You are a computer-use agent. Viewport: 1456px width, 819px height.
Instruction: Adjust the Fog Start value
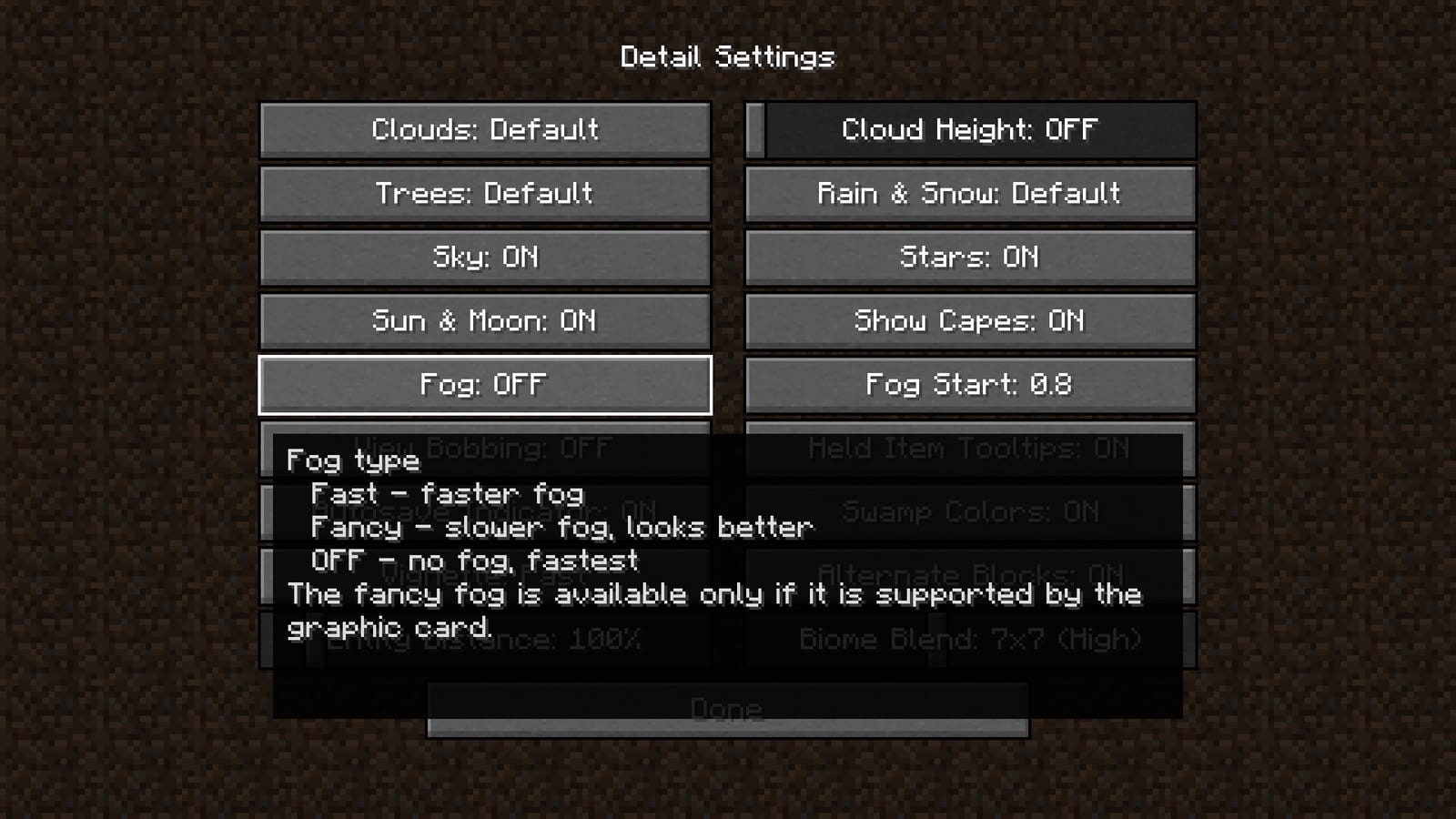click(x=968, y=384)
